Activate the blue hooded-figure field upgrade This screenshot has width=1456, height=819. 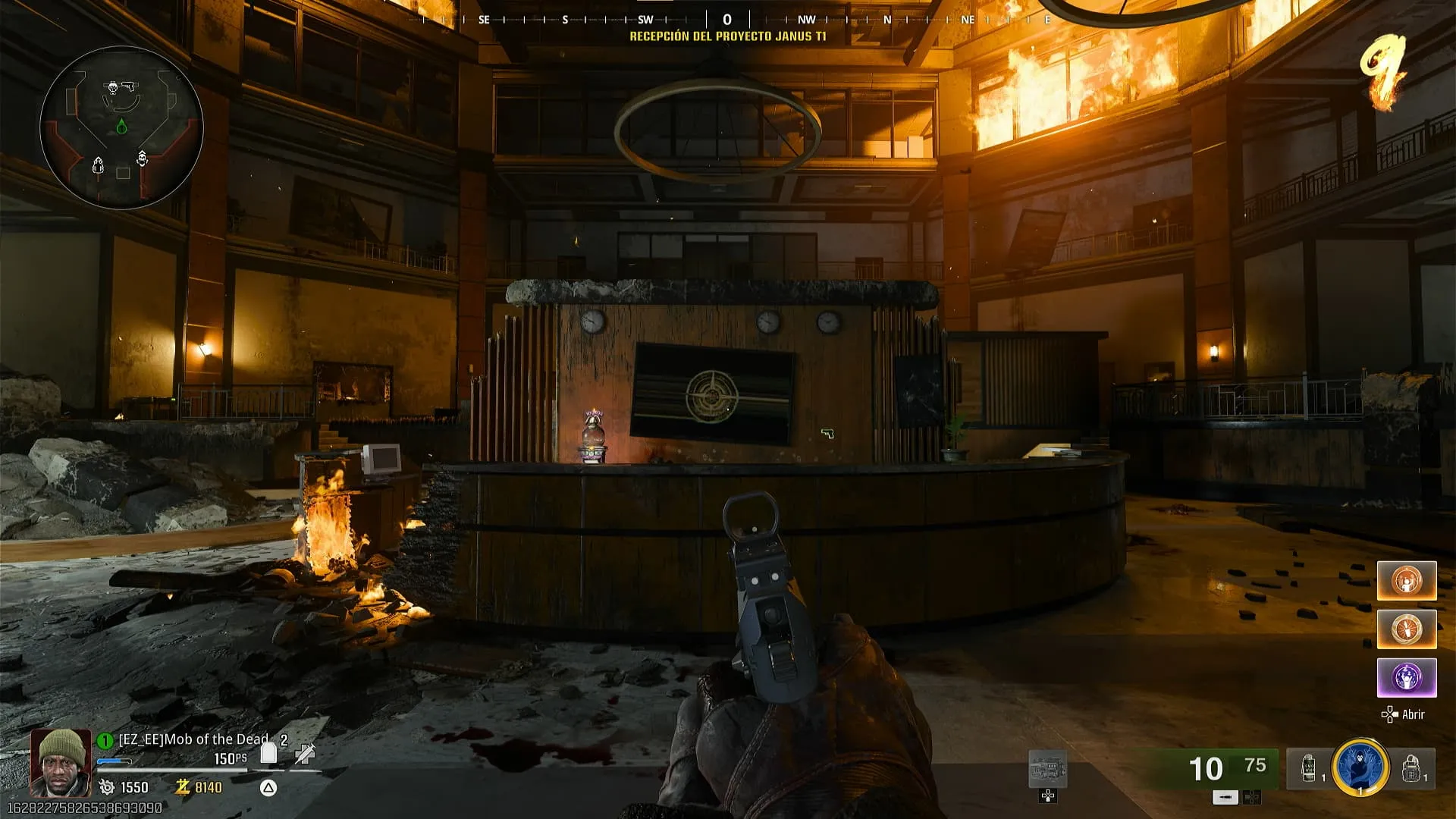[x=1360, y=767]
